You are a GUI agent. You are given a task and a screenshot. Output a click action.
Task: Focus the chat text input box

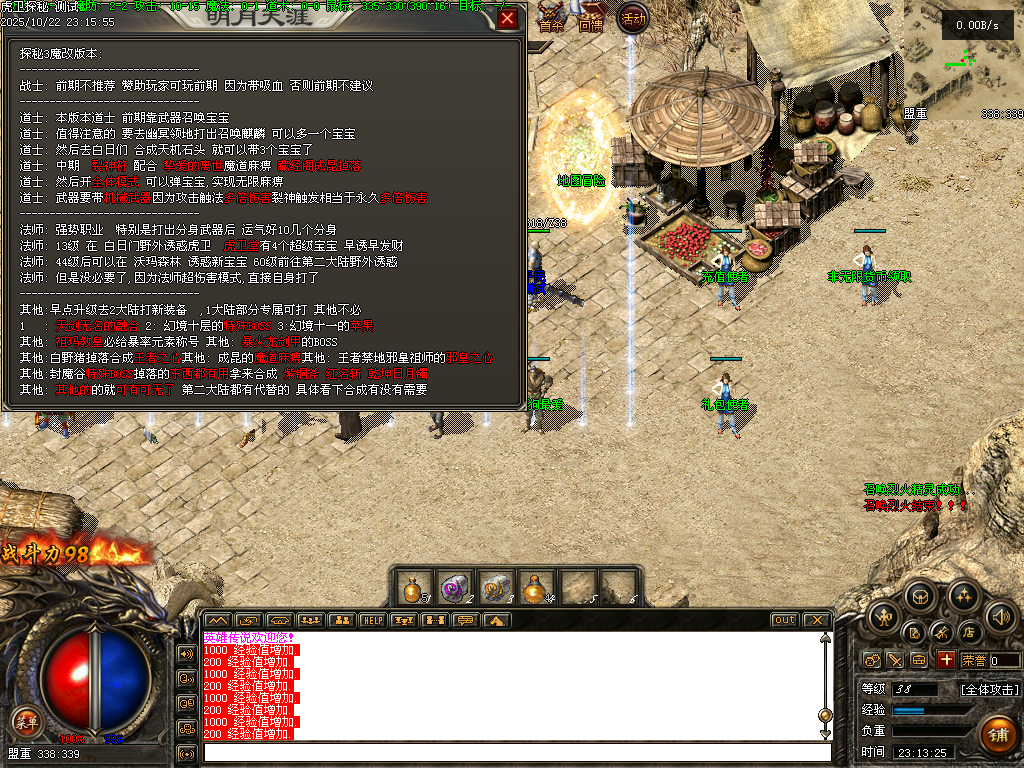point(515,752)
